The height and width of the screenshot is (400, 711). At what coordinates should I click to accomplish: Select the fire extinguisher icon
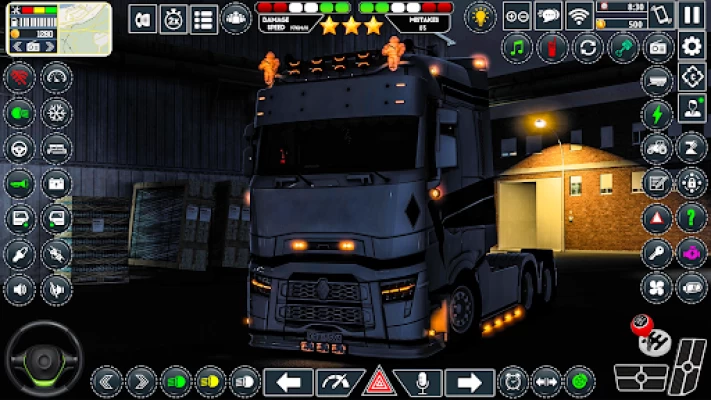tap(552, 47)
